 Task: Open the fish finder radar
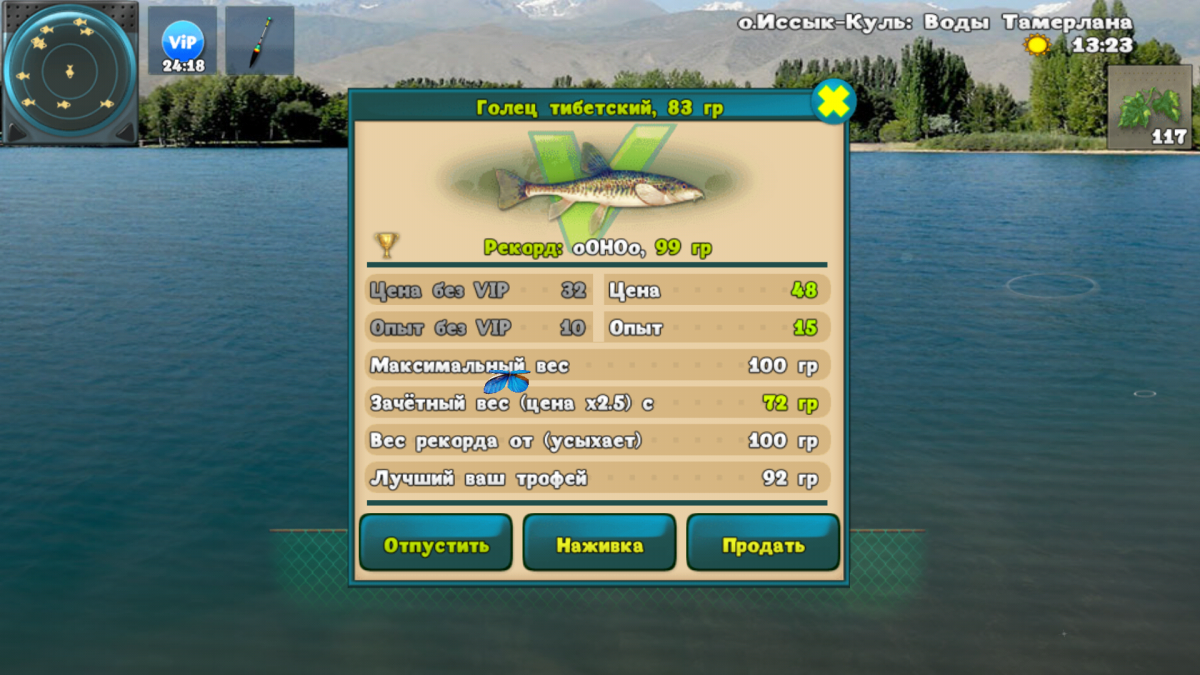(x=69, y=72)
